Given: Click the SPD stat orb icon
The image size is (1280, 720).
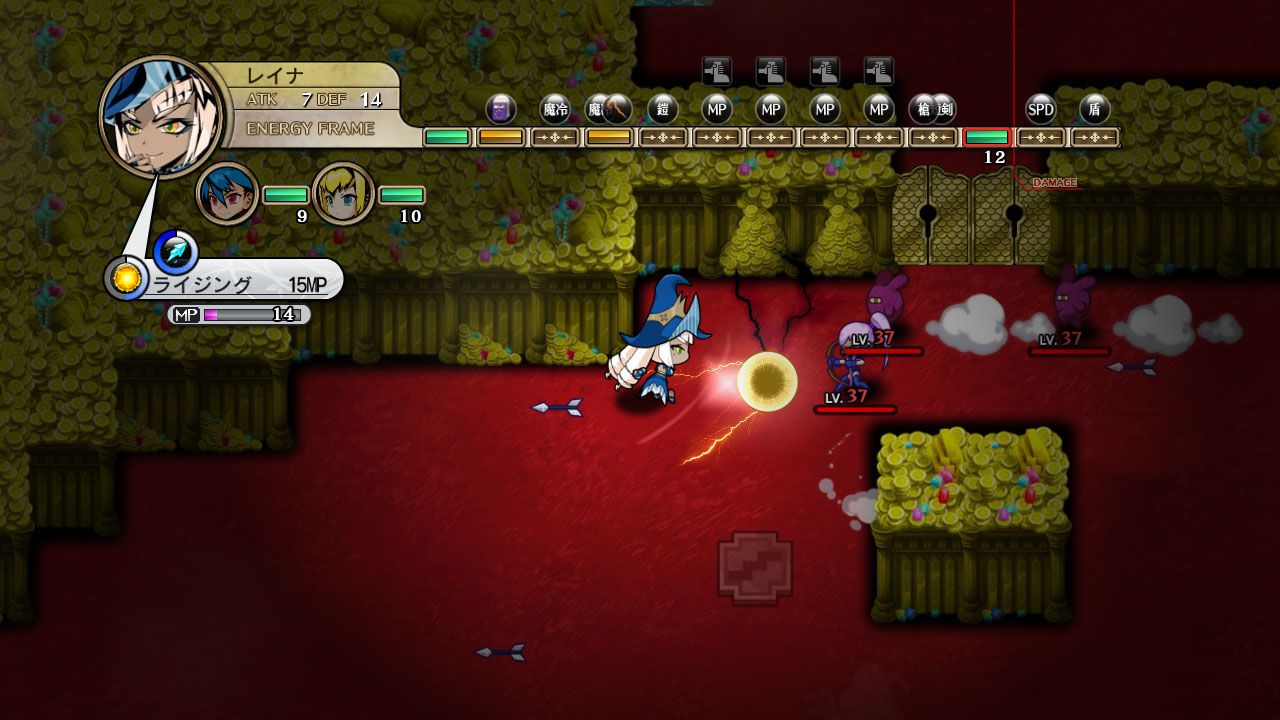Looking at the screenshot, I should point(1040,110).
